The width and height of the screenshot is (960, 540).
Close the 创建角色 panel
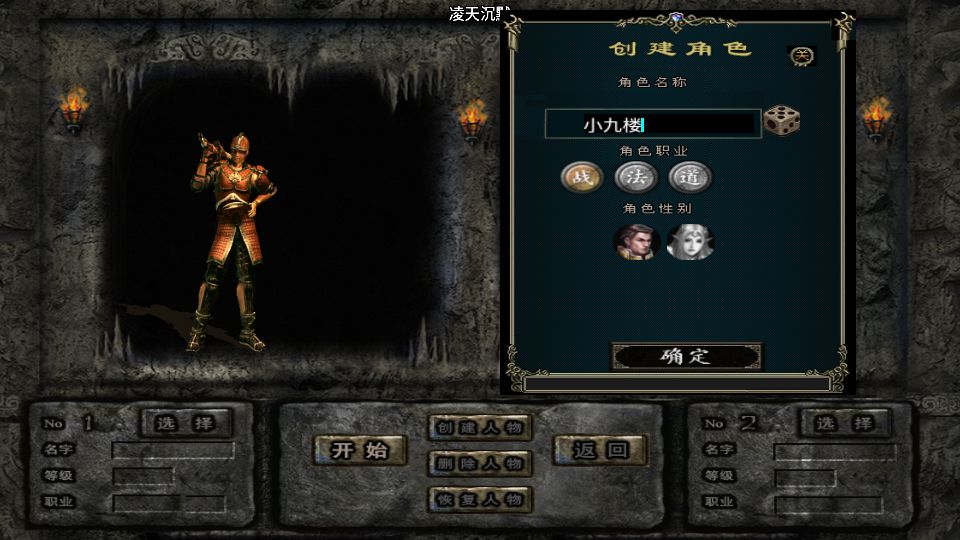pyautogui.click(x=802, y=56)
